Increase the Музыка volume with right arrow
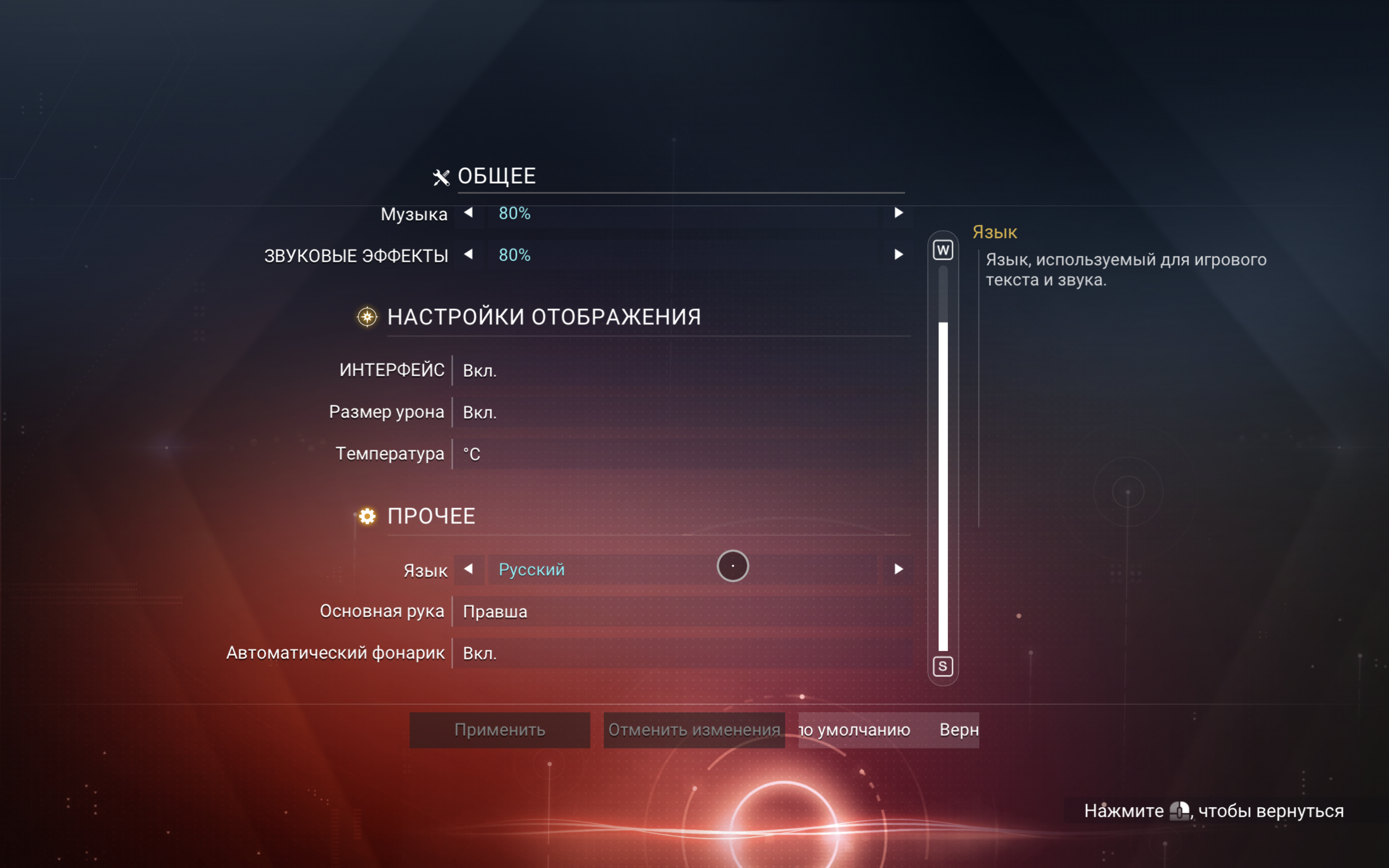This screenshot has width=1389, height=868. coord(898,213)
